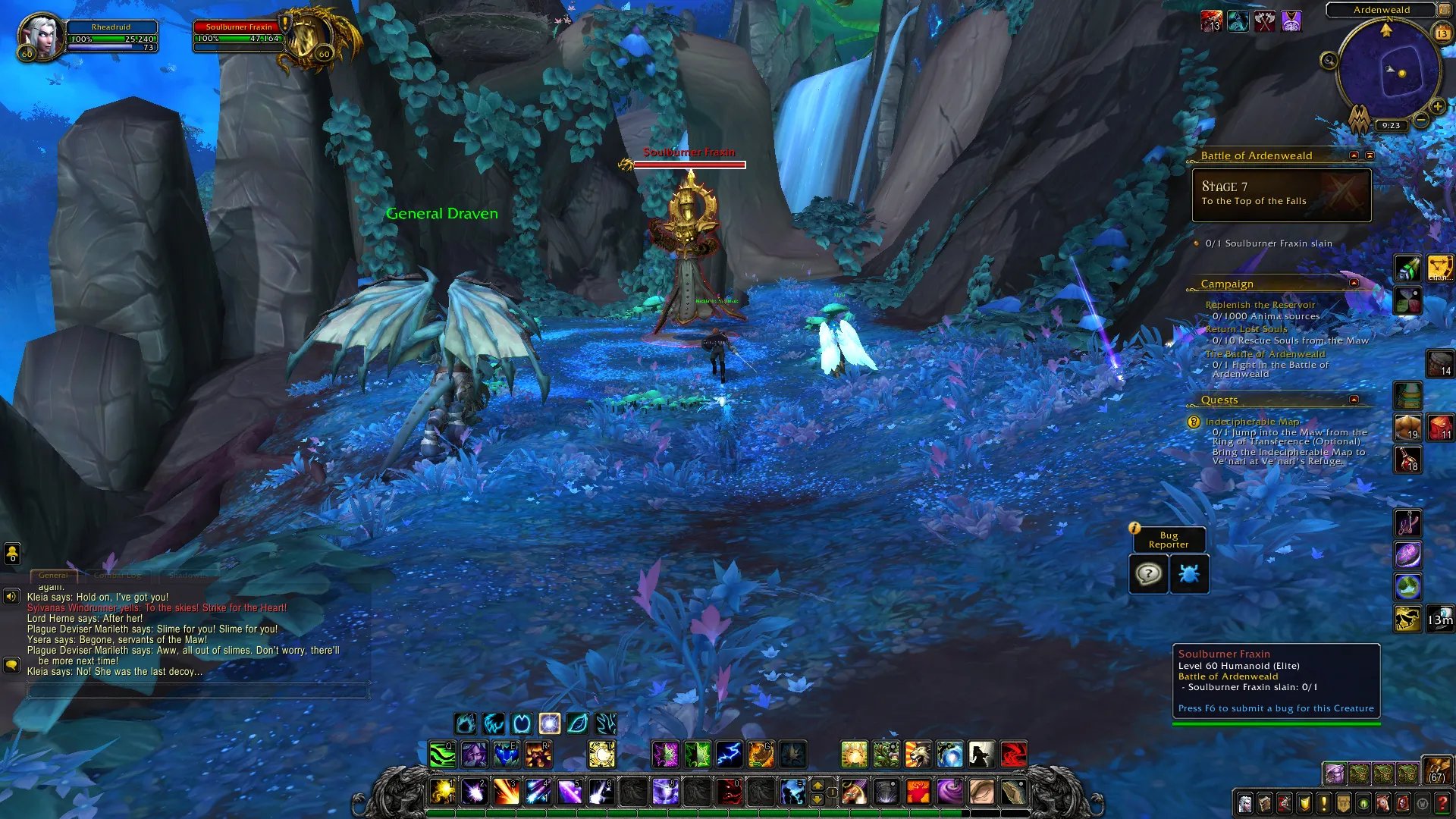This screenshot has height=819, width=1456.
Task: Cast the blue lightning bolt ability
Action: pyautogui.click(x=729, y=755)
